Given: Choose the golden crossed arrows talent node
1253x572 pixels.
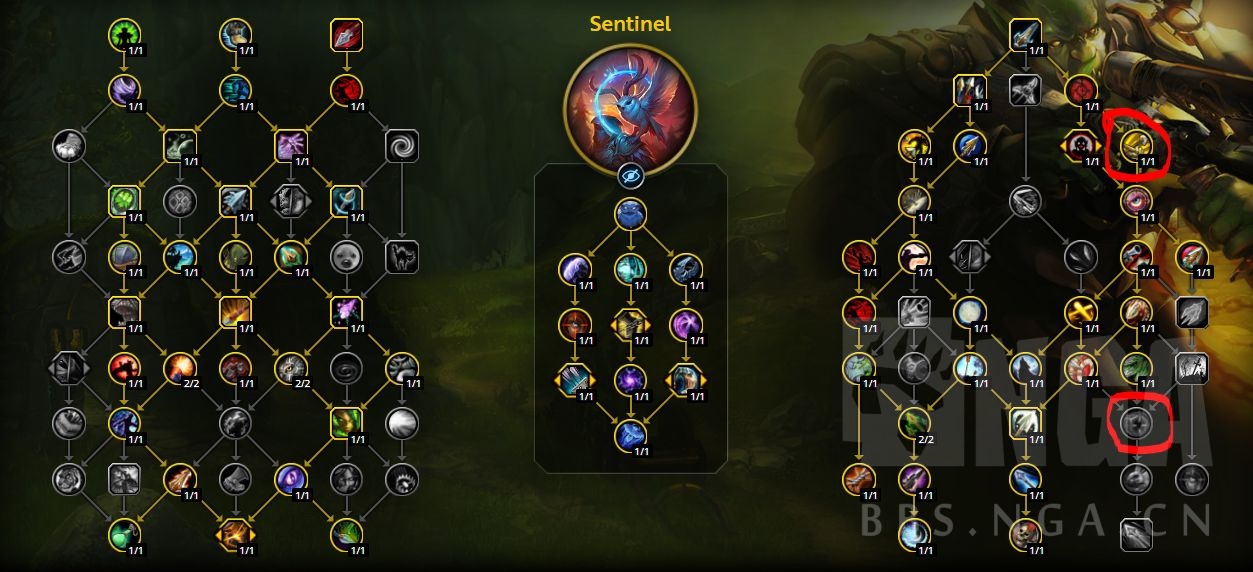Looking at the screenshot, I should click(1081, 312).
